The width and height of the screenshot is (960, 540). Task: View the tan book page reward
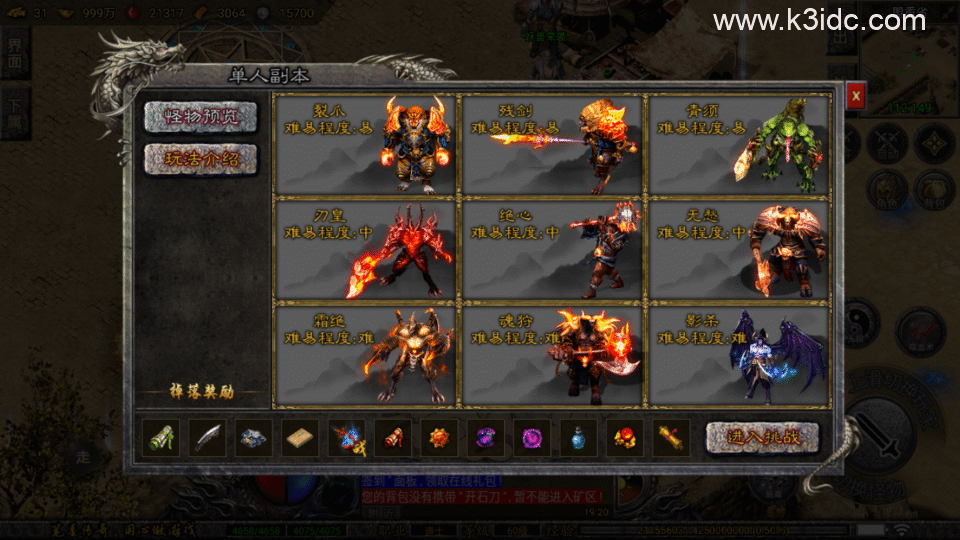301,438
